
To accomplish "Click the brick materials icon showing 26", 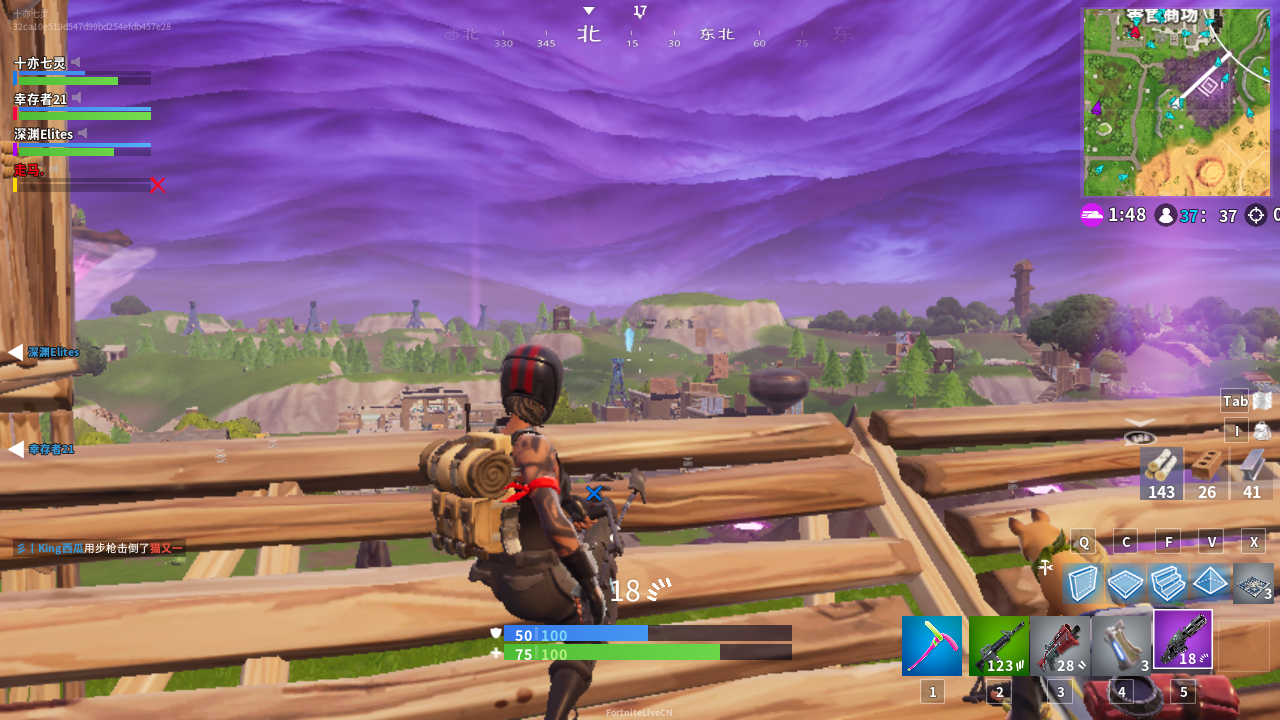I will coord(1206,475).
